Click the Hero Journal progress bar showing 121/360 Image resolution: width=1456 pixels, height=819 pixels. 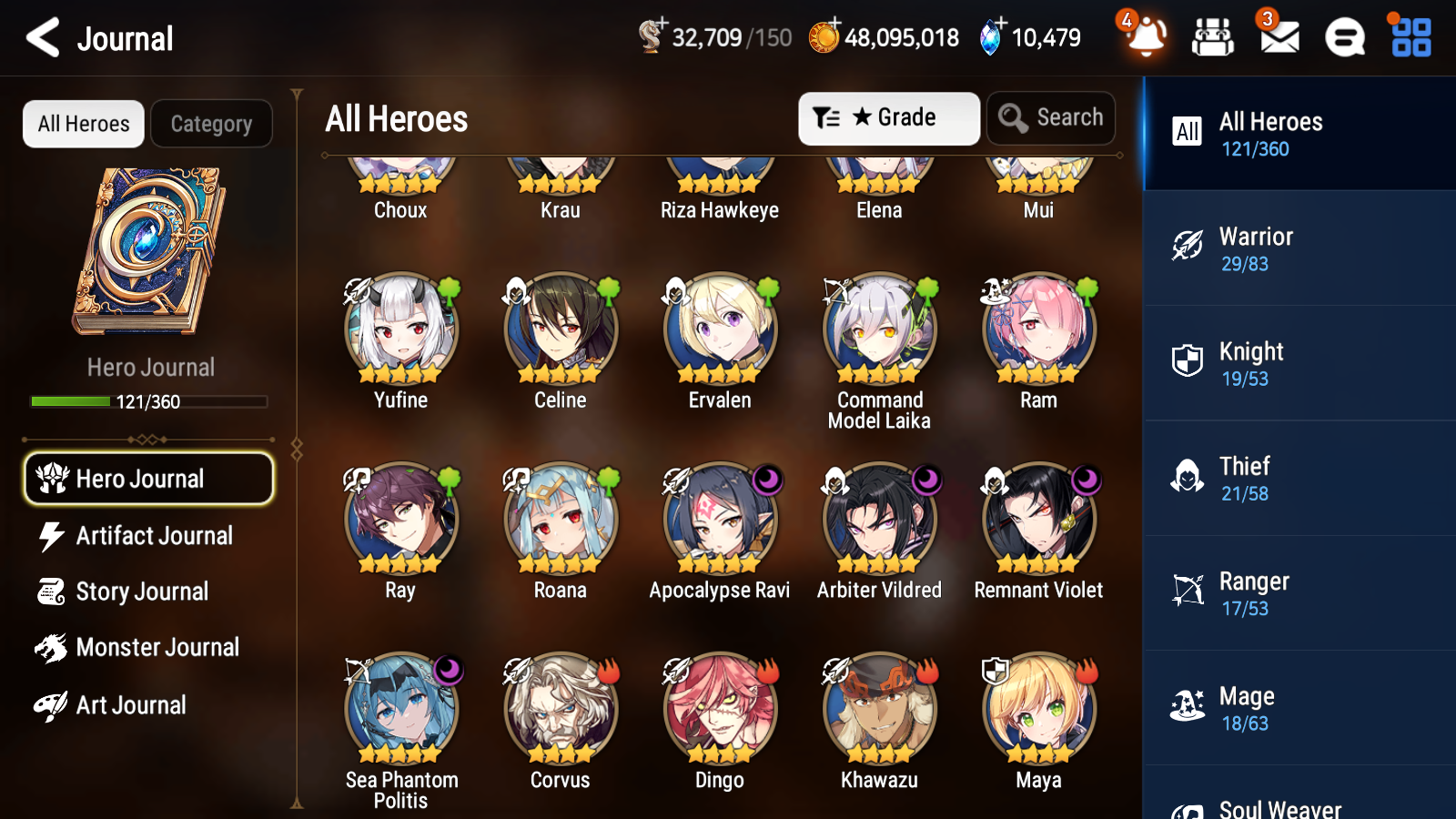pos(148,400)
